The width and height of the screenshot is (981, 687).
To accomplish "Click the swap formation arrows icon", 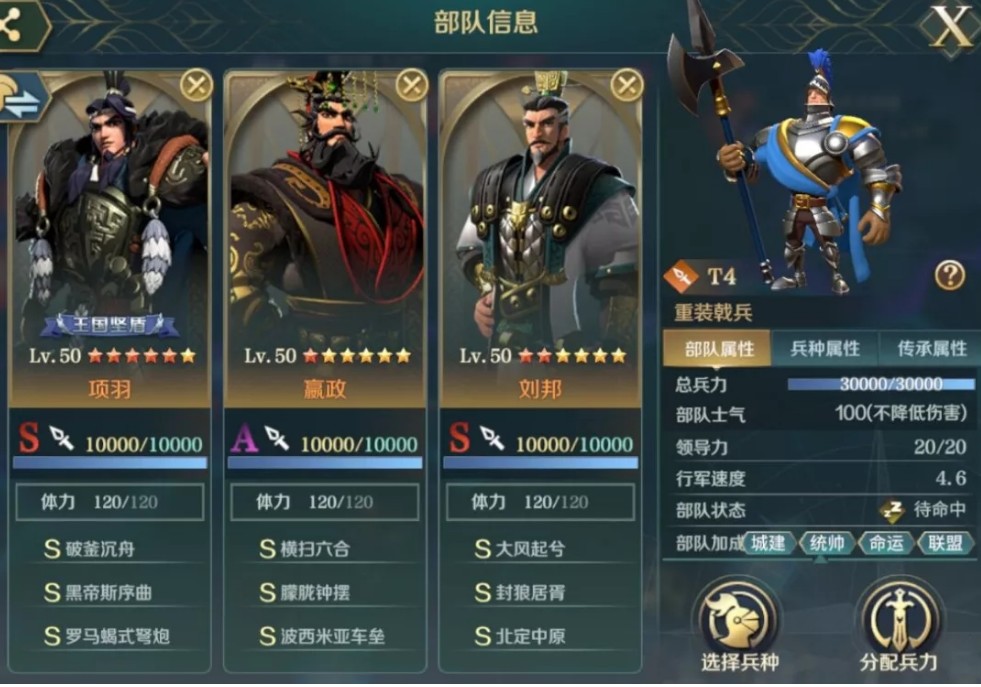I will [x=22, y=95].
